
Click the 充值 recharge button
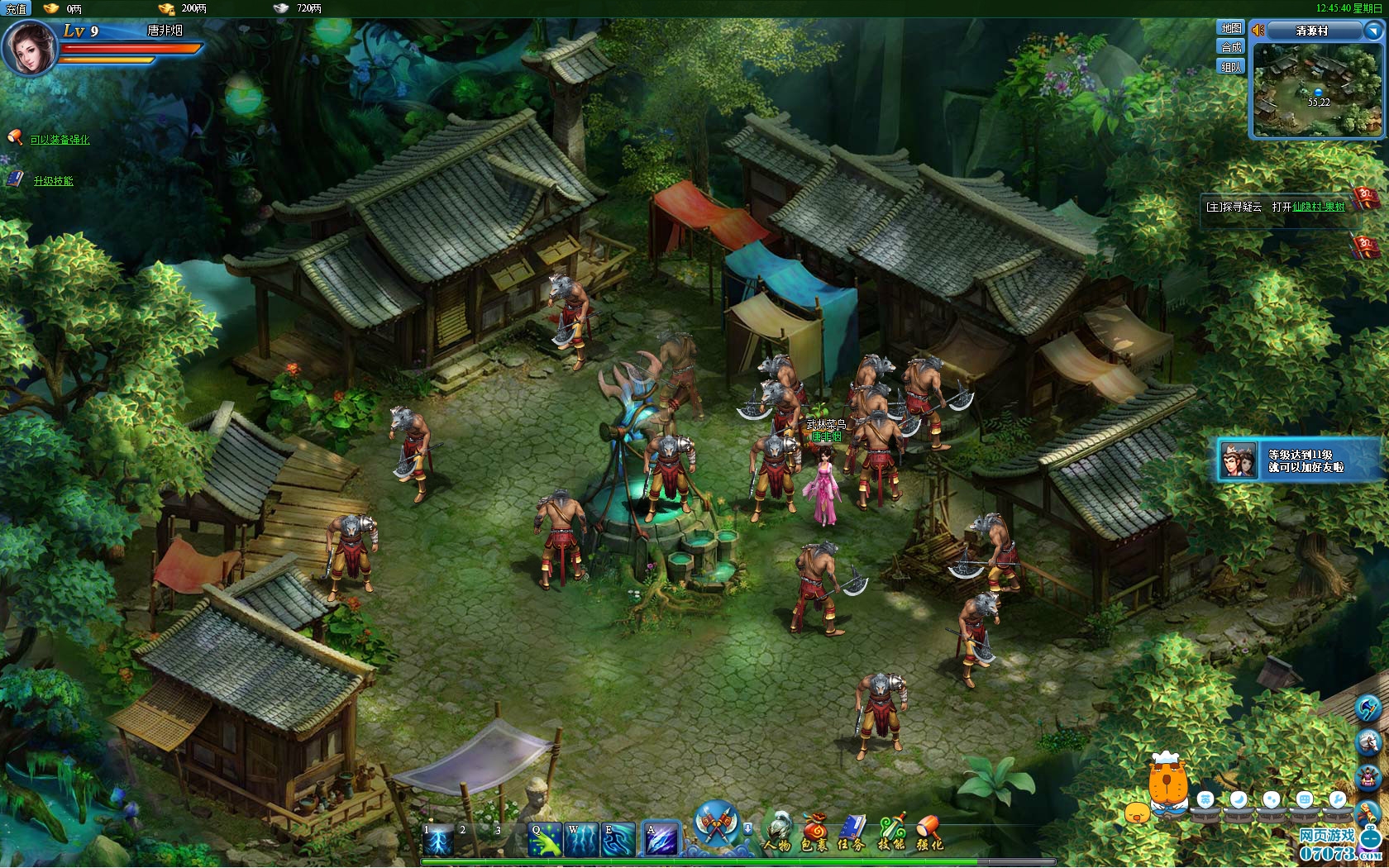point(16,9)
